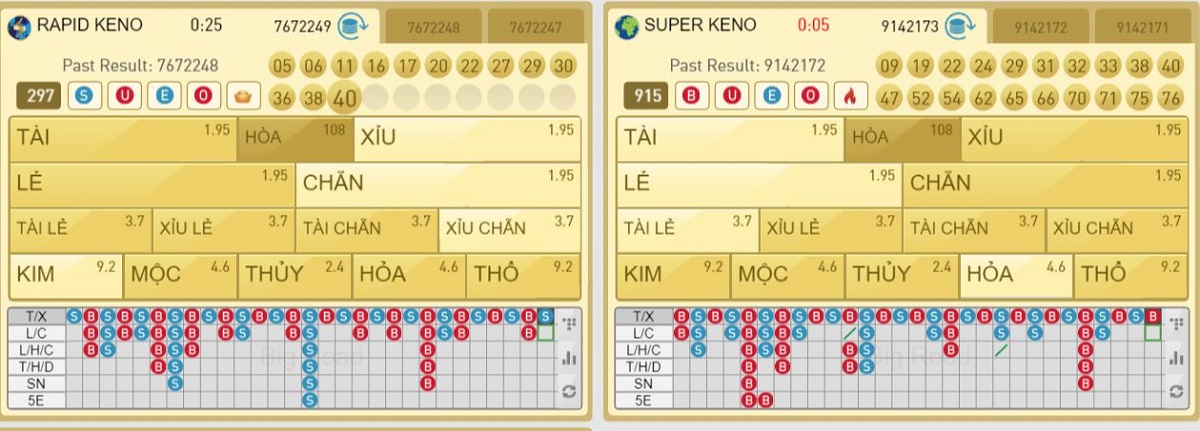Open the bar chart statistics in Super Keno

(1176, 357)
